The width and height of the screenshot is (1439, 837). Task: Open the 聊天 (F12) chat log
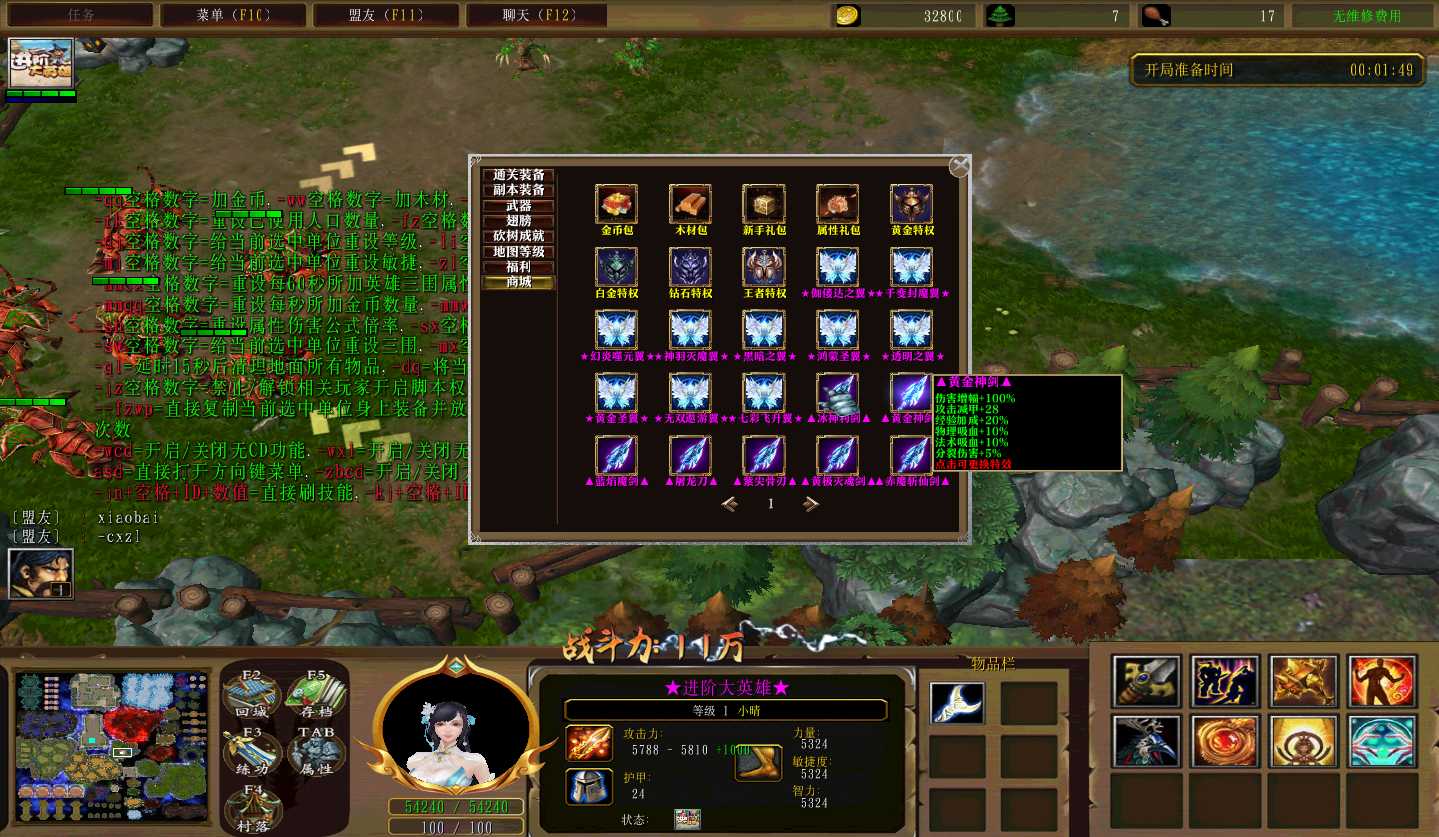click(538, 15)
